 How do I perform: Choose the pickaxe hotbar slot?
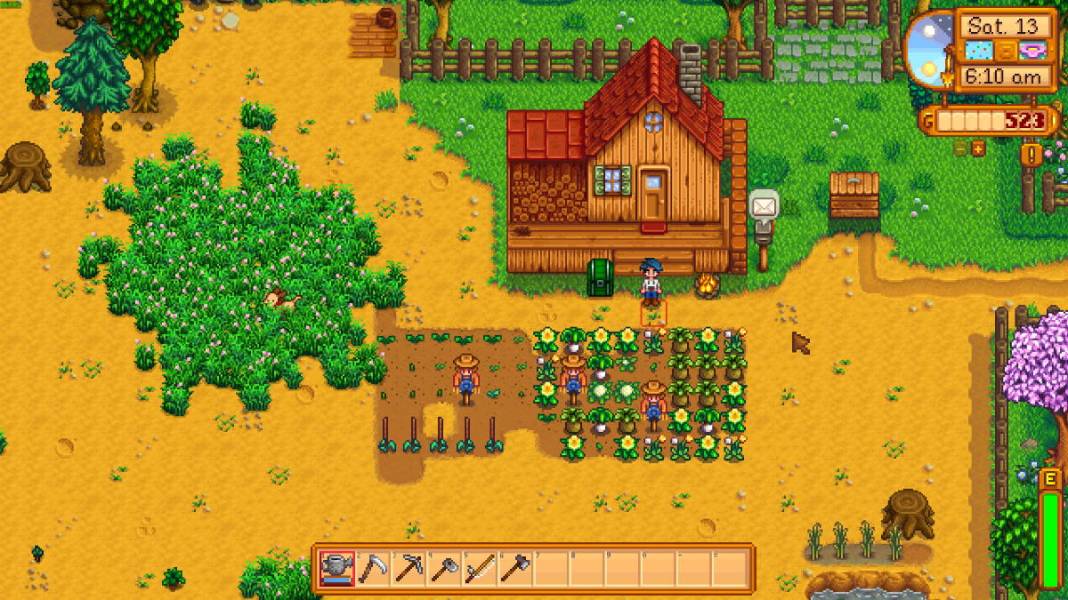409,569
